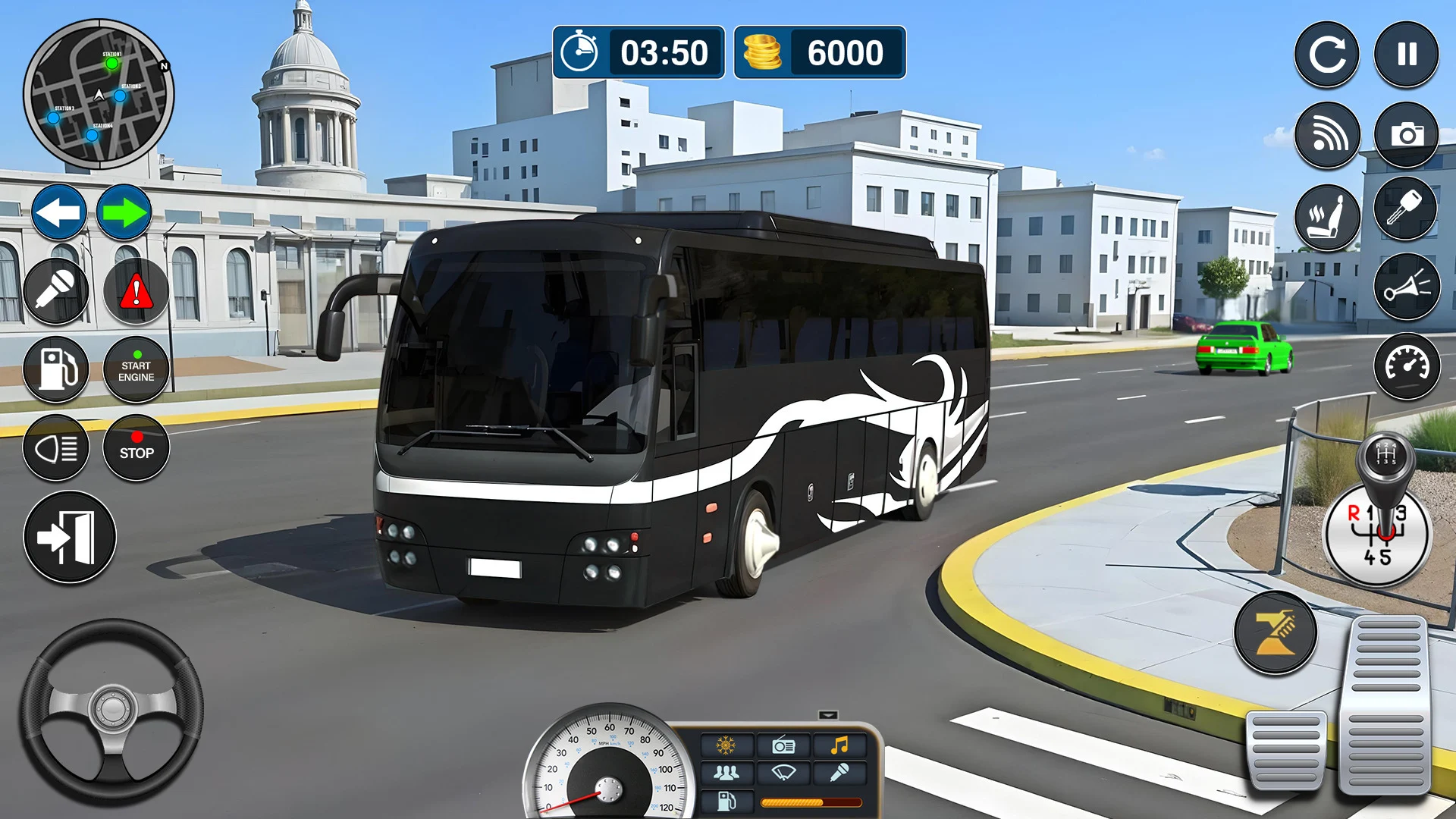Hit the Stop engine button
Screen dimensions: 1456x819
pos(136,448)
